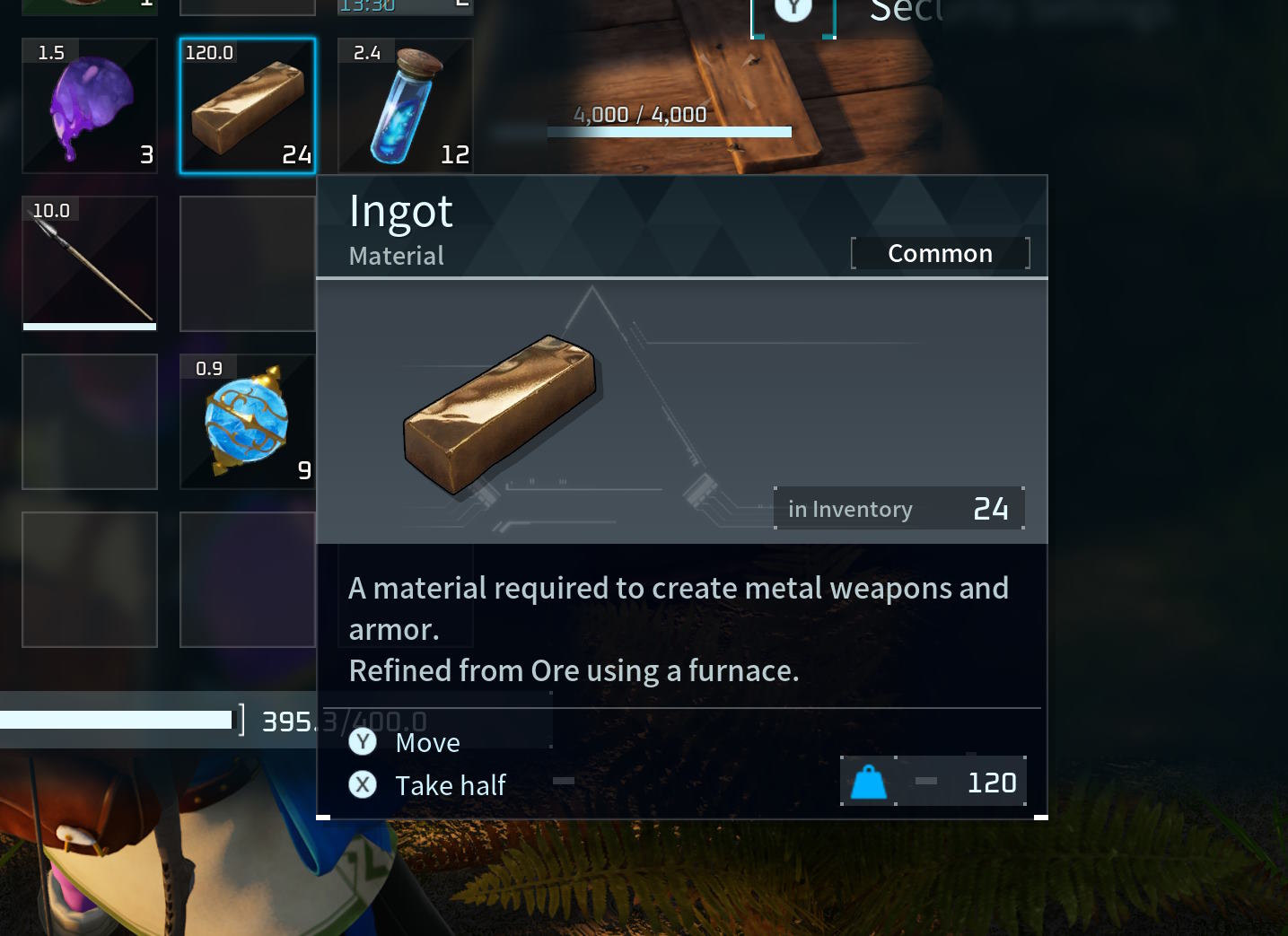Viewport: 1288px width, 936px height.
Task: Click the purple slime material icon
Action: [x=89, y=105]
